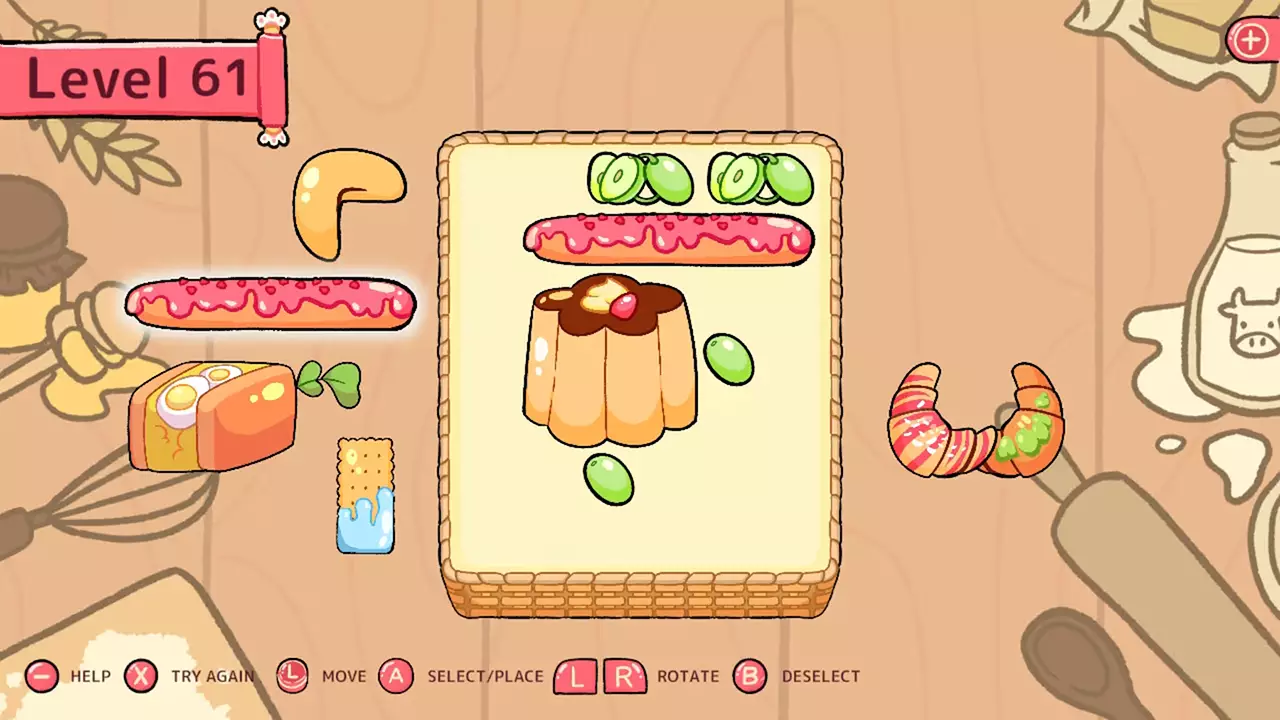This screenshot has height=720, width=1280.
Task: Select the glazed pink éclair piece
Action: tap(270, 303)
